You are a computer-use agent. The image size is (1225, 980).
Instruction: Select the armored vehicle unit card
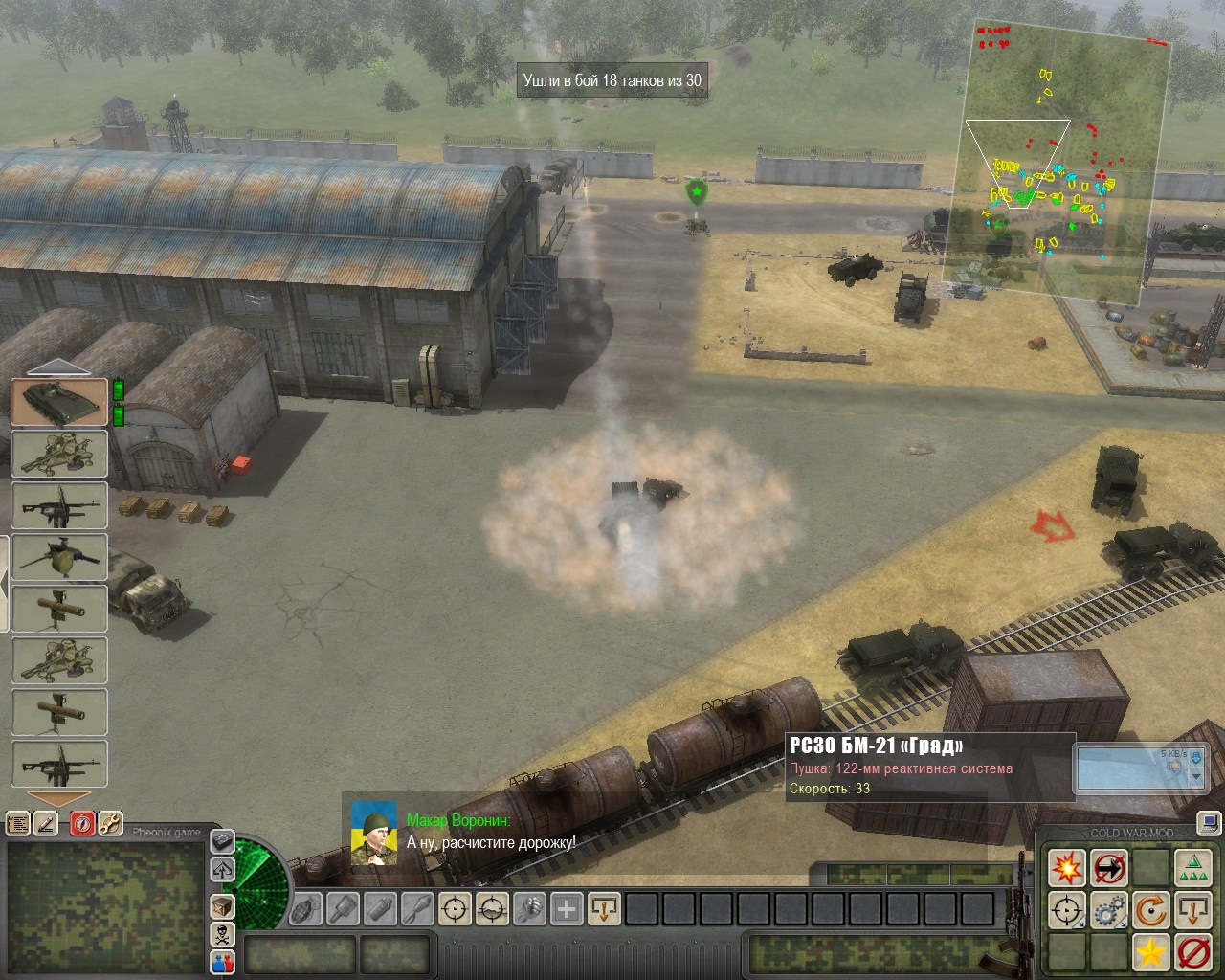(x=59, y=402)
